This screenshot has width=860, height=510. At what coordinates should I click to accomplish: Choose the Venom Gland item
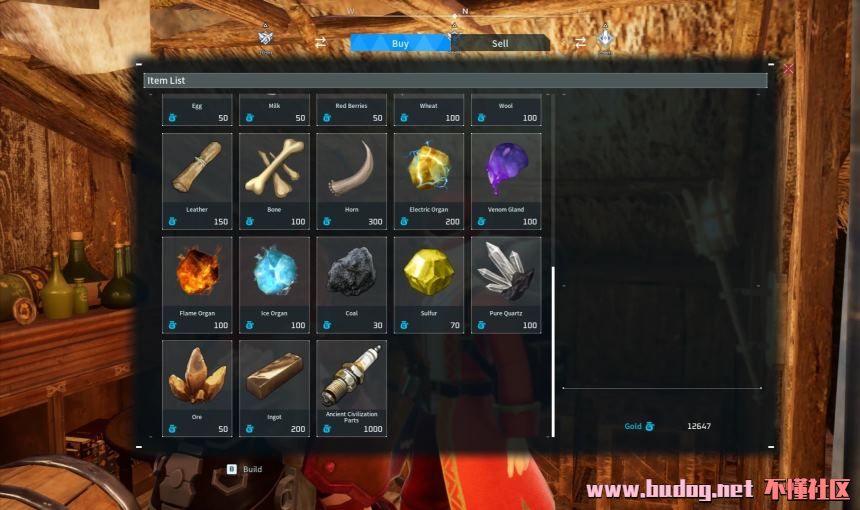click(x=506, y=181)
